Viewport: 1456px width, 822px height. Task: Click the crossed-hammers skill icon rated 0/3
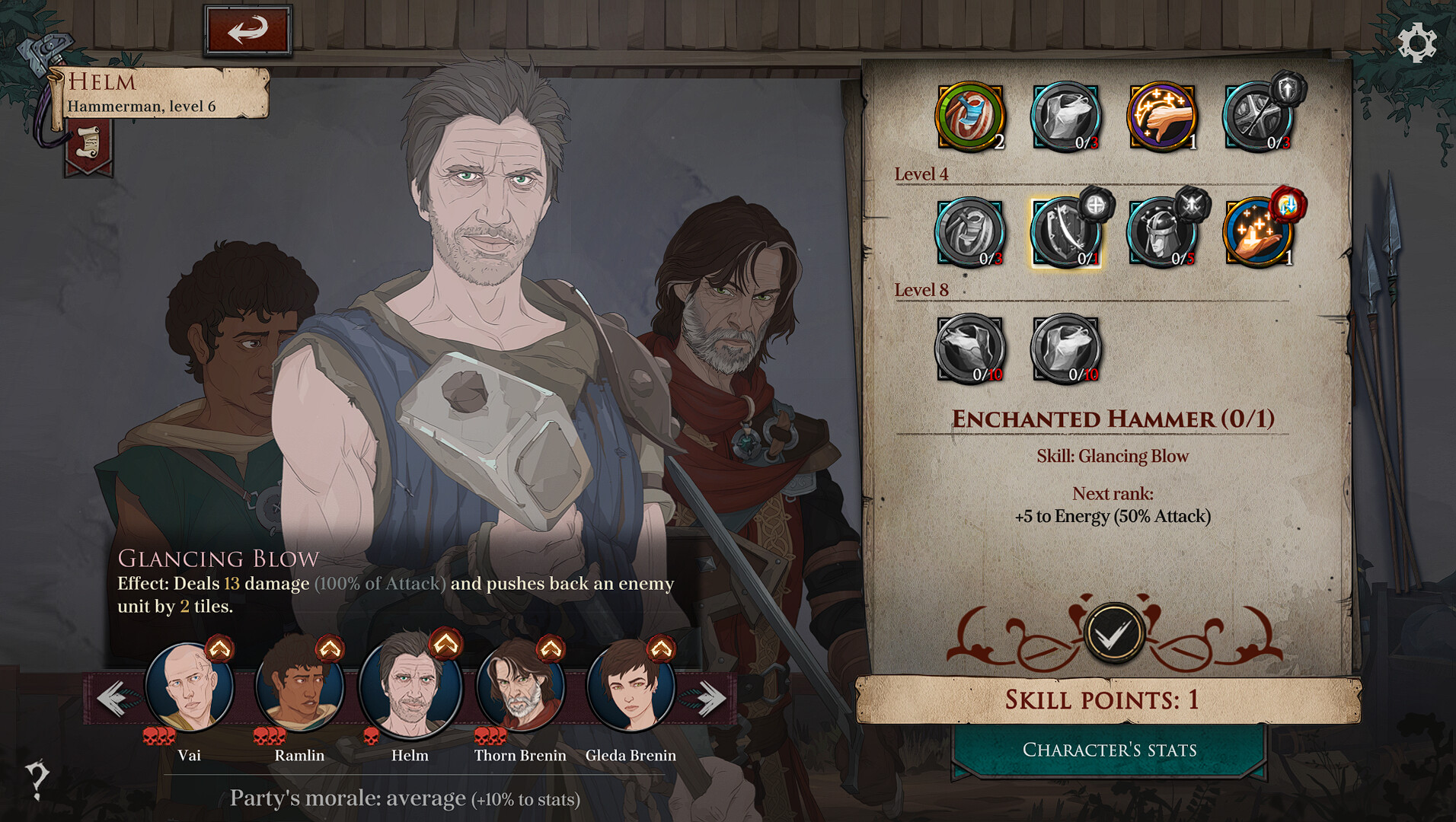pos(1258,116)
